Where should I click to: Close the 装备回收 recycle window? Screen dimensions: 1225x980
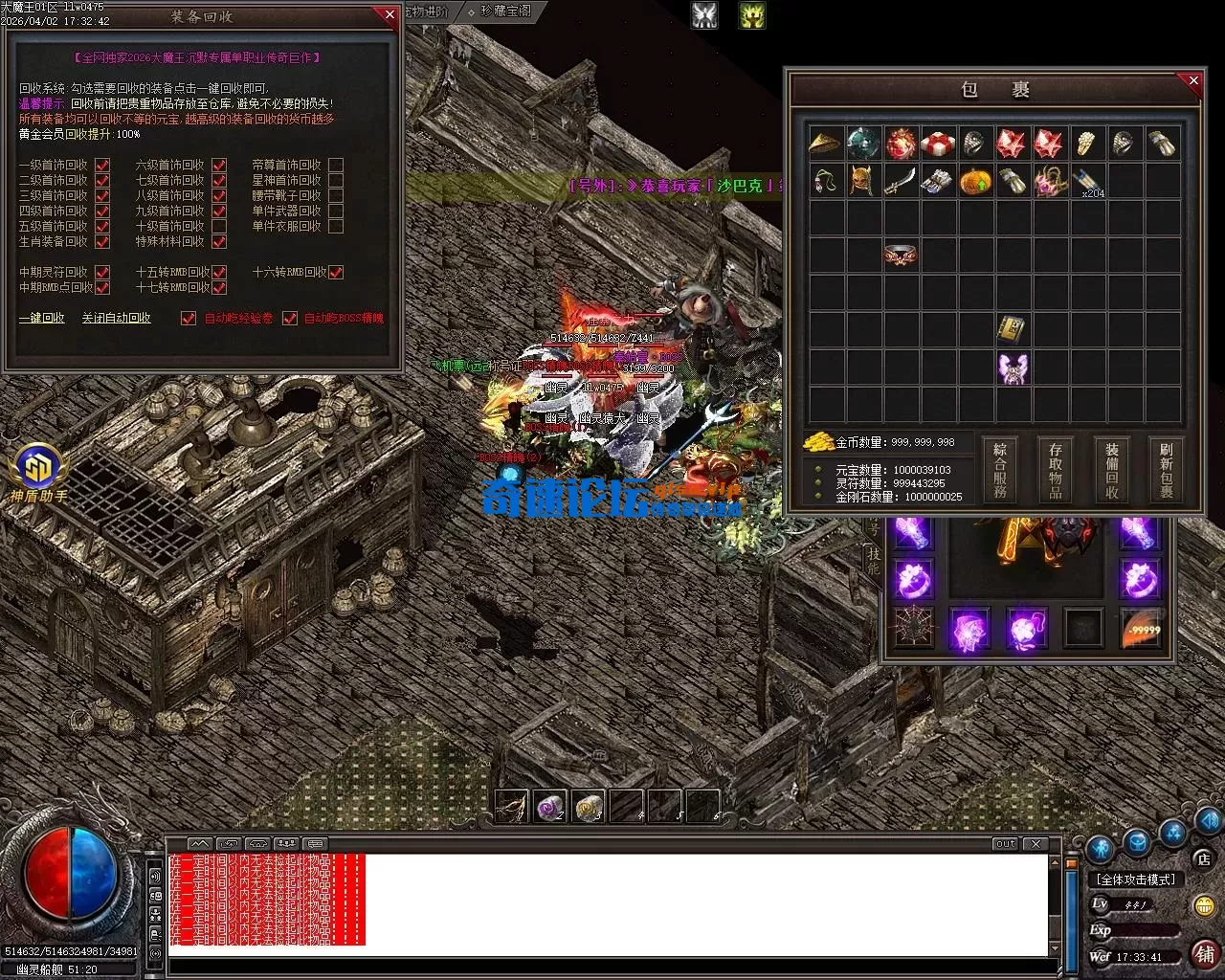point(389,14)
